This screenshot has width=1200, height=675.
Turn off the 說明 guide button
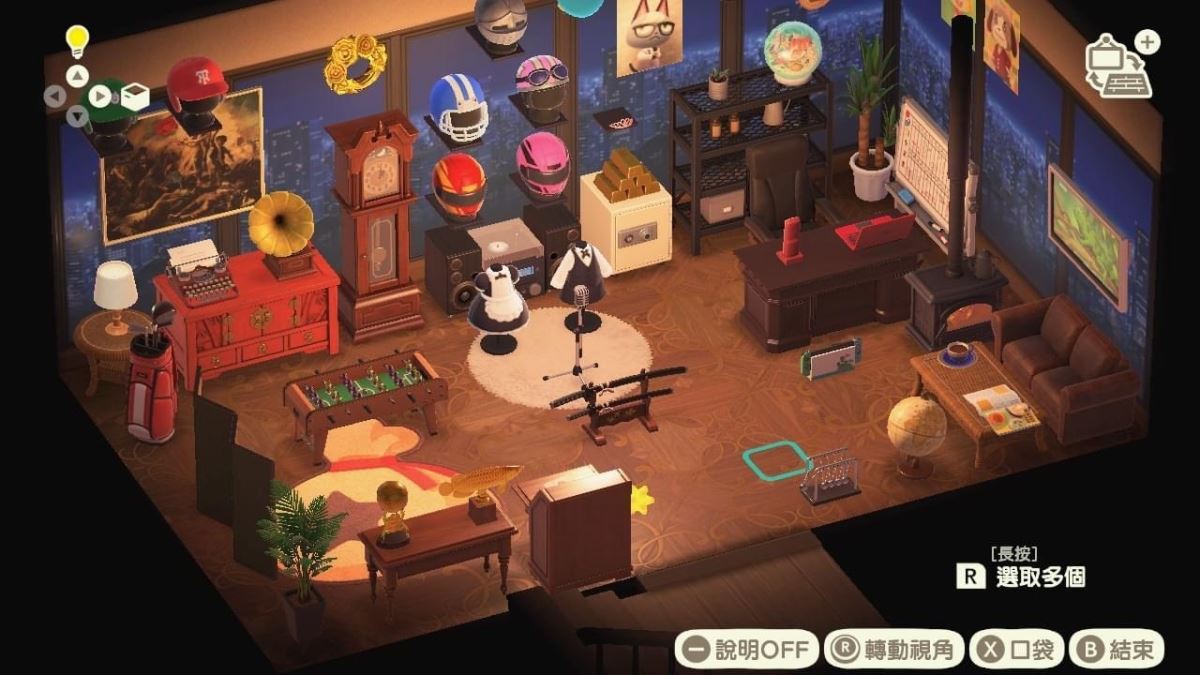click(746, 650)
